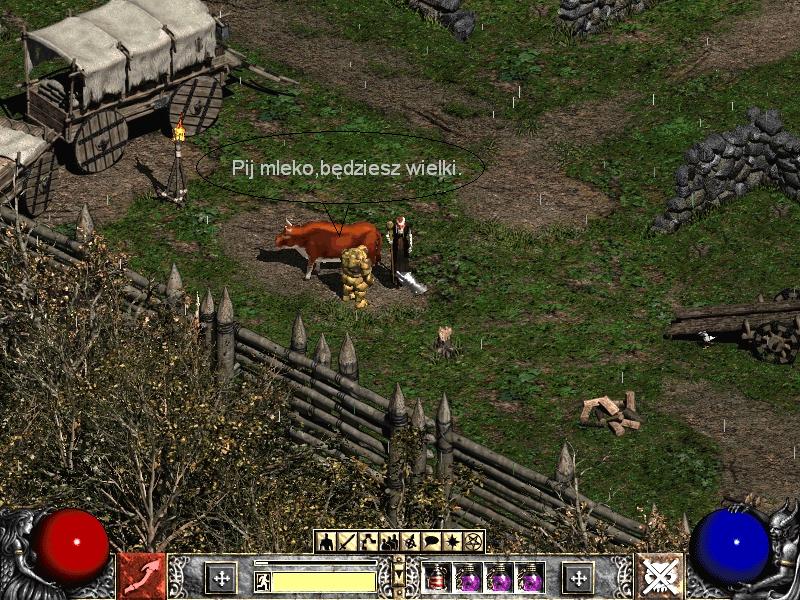Toggle run/walk with the running figure
Image resolution: width=800 pixels, height=600 pixels.
coord(263,580)
